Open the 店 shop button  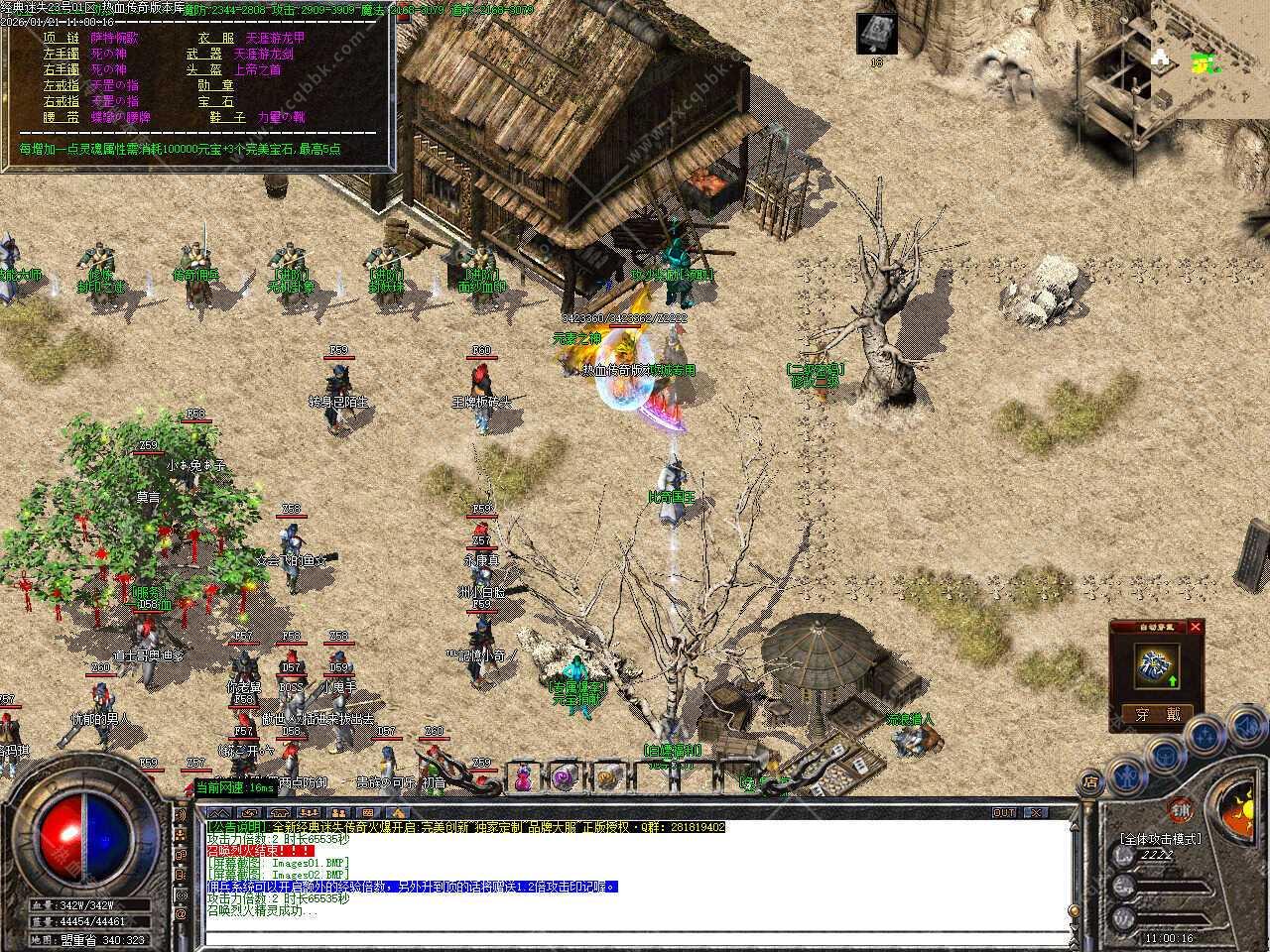(x=1090, y=783)
